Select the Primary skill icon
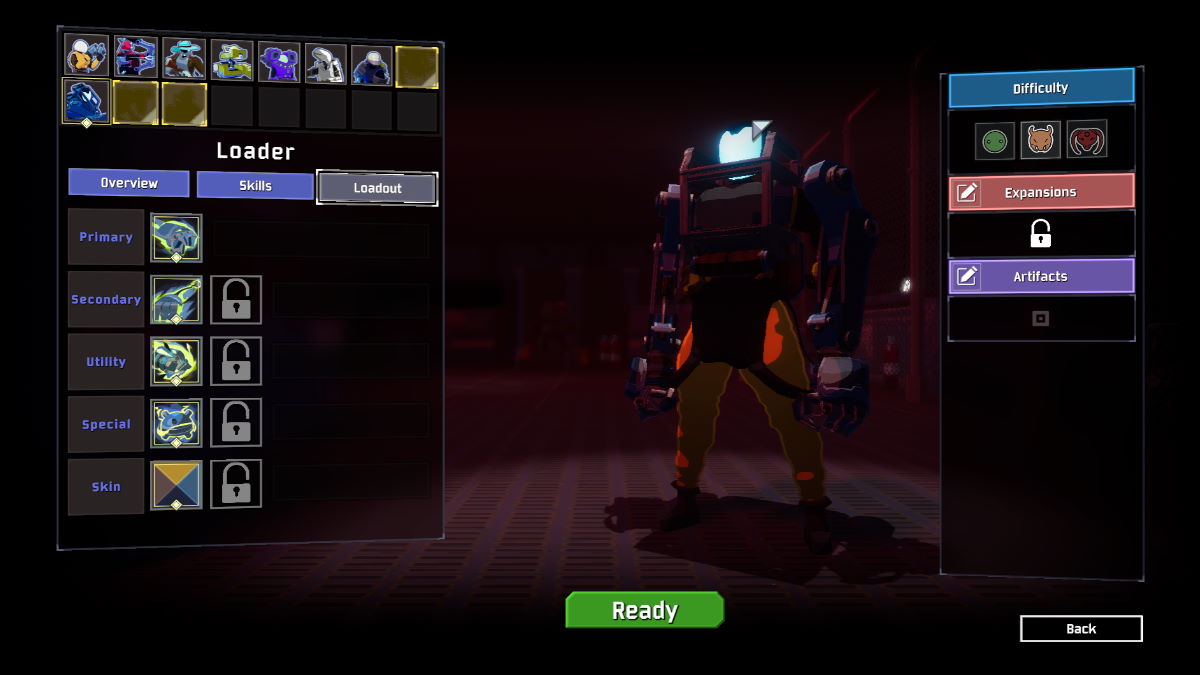Screen dimensions: 1200x675 (x=176, y=238)
